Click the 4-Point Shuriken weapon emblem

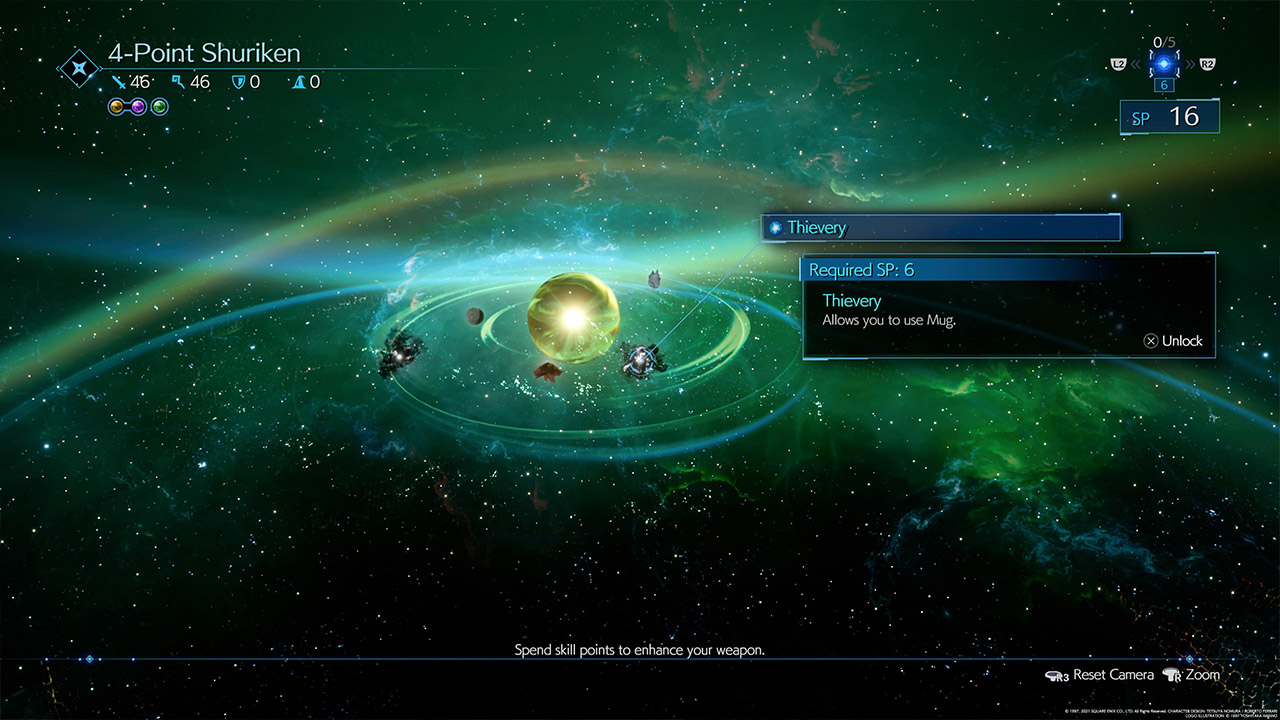(x=77, y=69)
